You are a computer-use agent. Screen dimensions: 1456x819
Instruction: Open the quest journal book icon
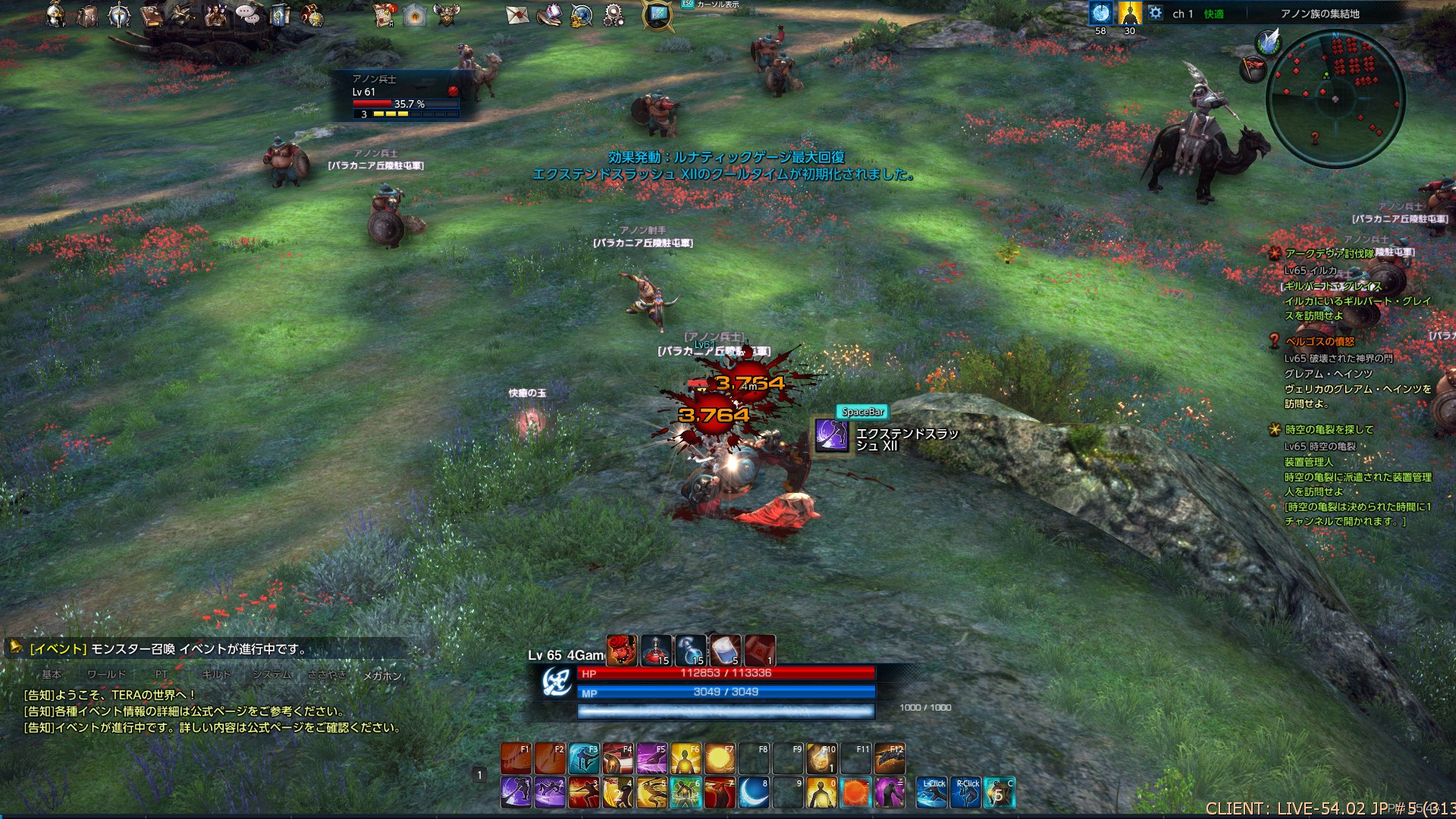152,14
